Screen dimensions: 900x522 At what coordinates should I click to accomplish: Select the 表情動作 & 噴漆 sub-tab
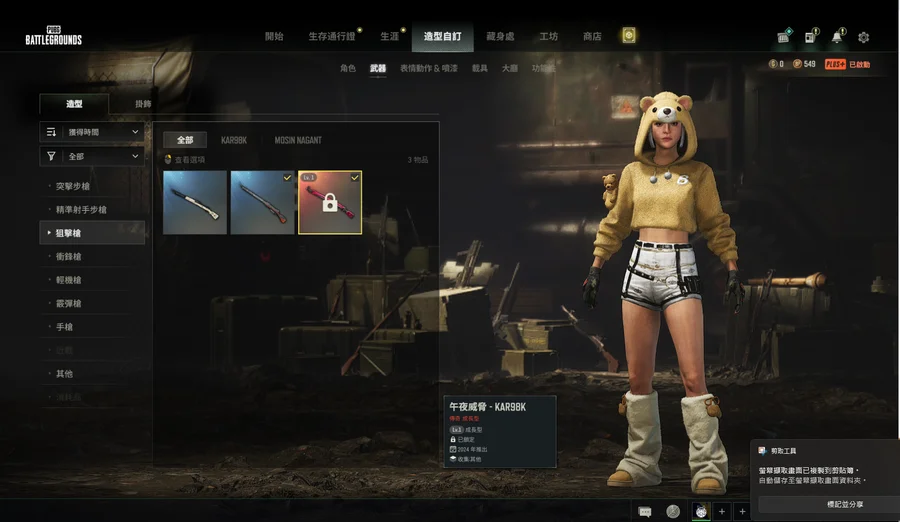click(428, 69)
